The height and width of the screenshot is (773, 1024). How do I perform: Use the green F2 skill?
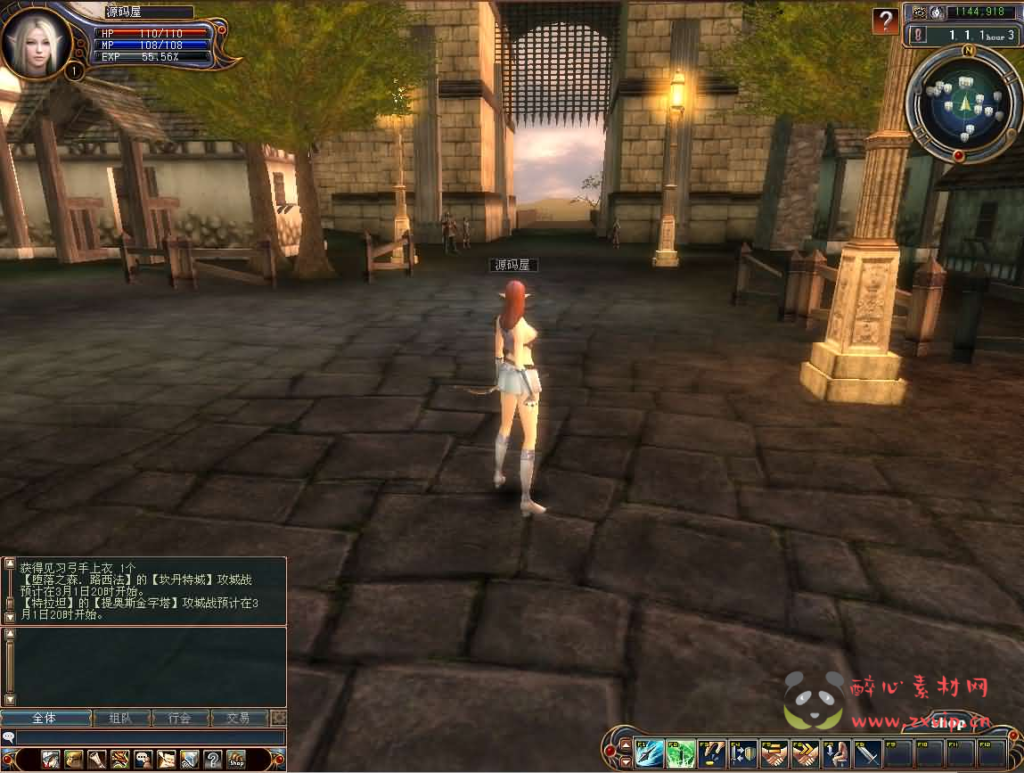point(680,752)
